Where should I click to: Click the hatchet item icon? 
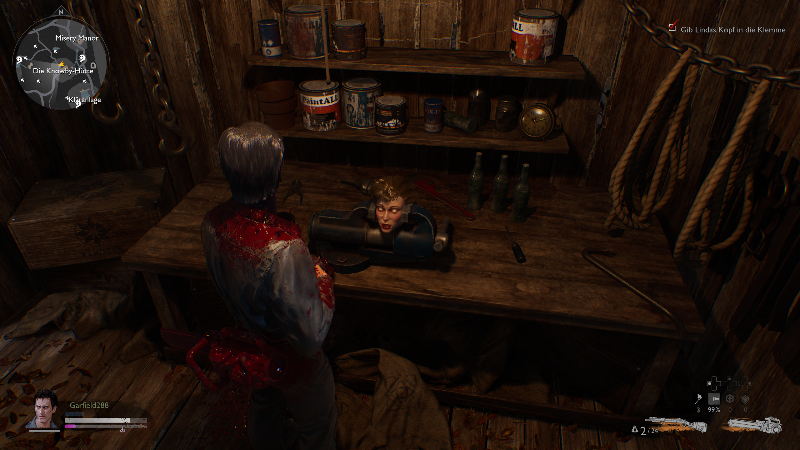(x=697, y=398)
